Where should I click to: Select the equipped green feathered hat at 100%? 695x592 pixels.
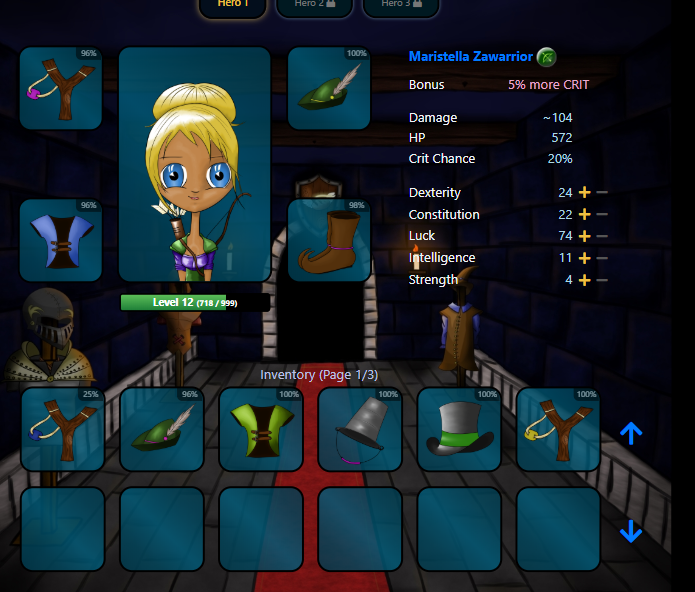coord(329,88)
